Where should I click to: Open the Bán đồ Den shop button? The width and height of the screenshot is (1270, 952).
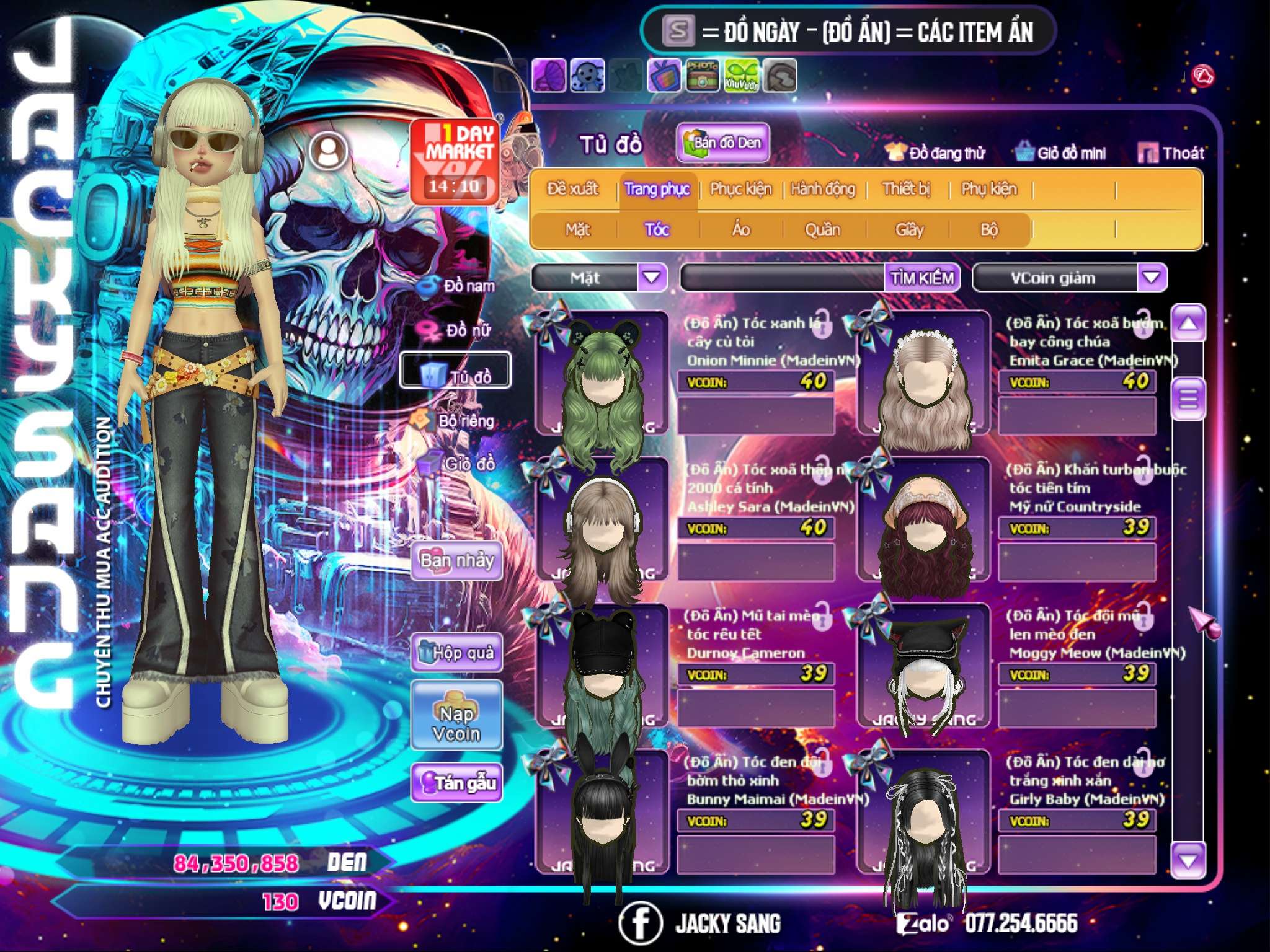(722, 143)
